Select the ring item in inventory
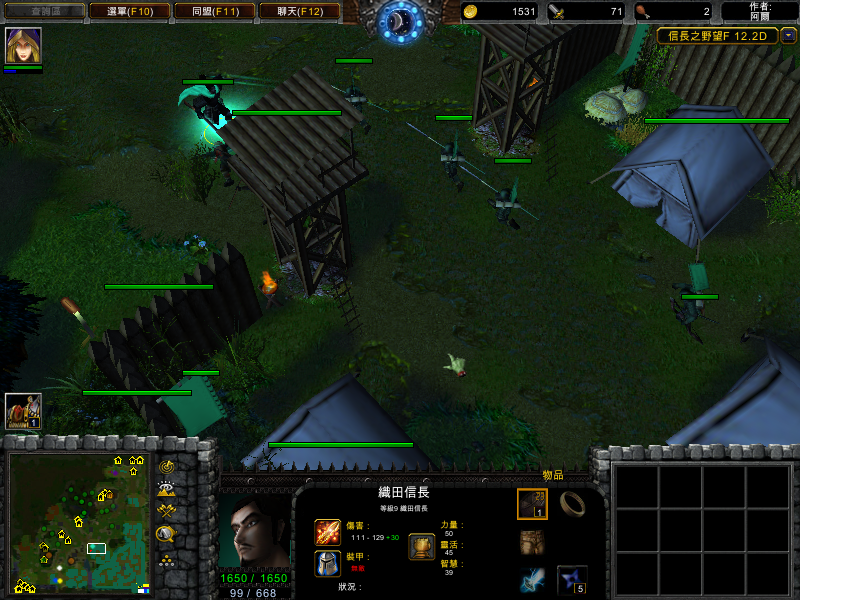 [x=572, y=502]
